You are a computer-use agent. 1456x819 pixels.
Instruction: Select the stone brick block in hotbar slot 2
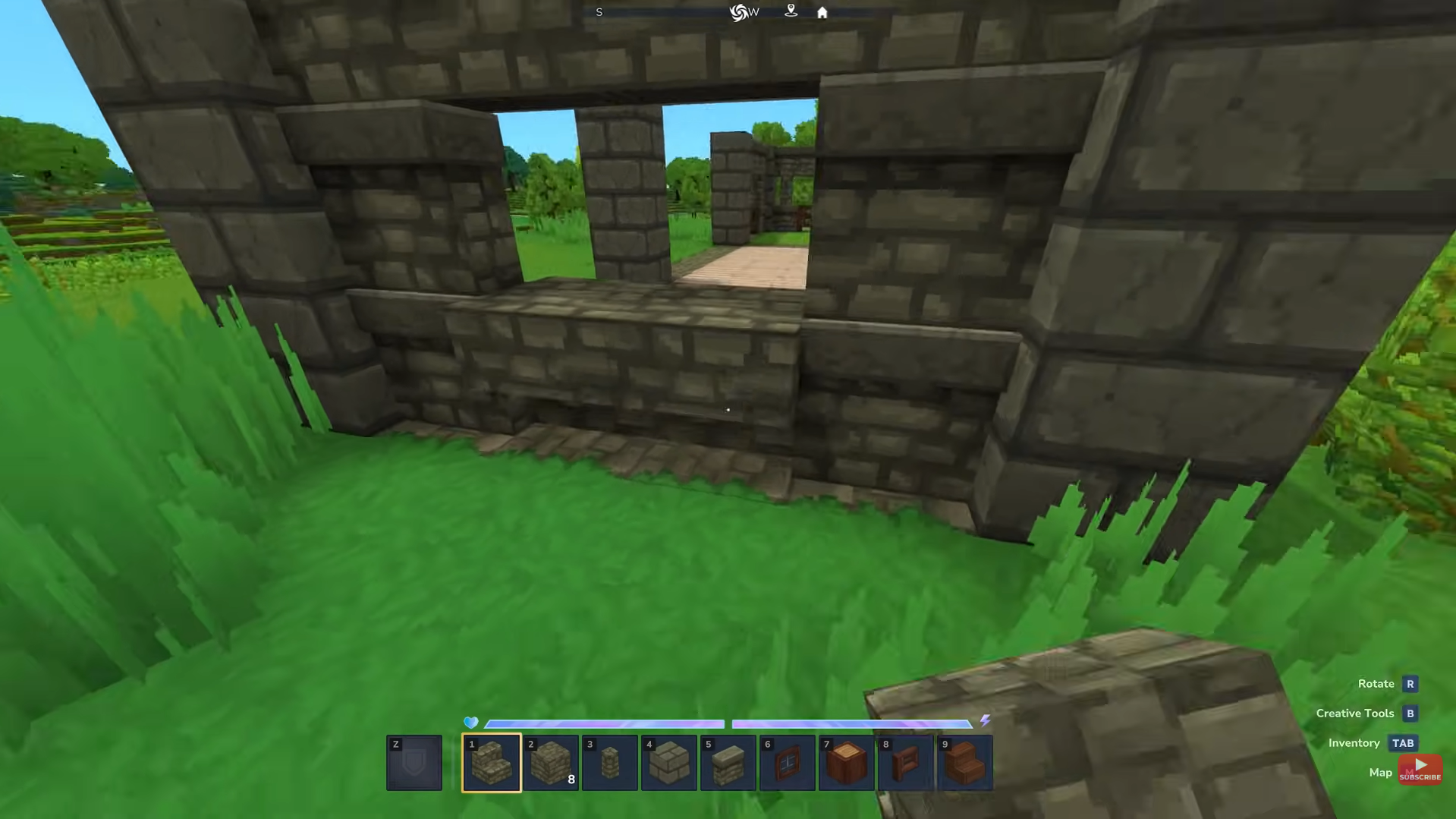coord(550,763)
